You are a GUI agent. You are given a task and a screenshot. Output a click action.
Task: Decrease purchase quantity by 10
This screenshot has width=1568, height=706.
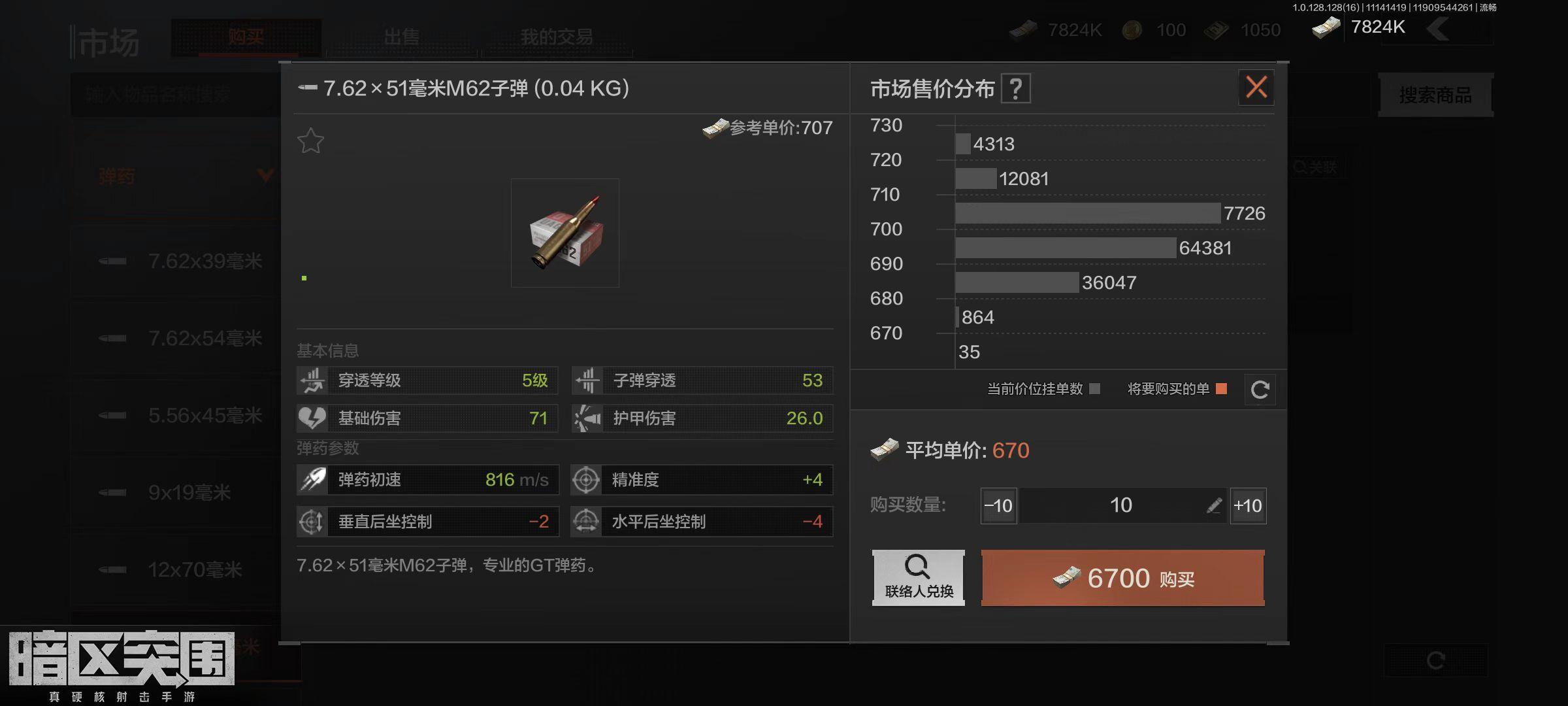[998, 505]
